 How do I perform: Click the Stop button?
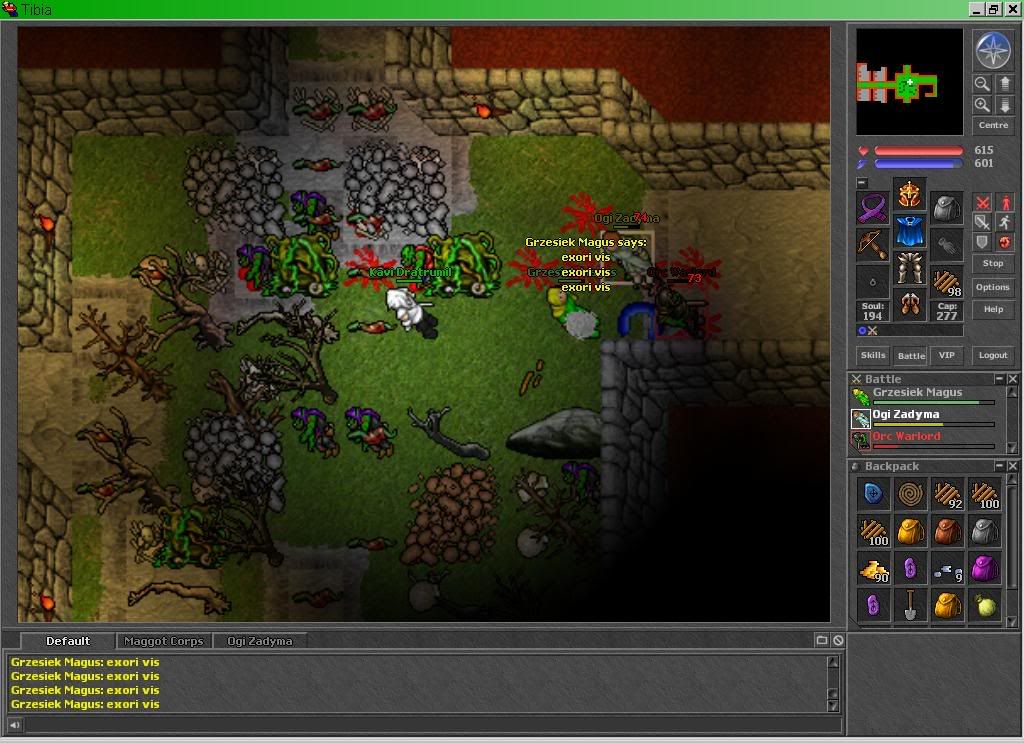(993, 263)
